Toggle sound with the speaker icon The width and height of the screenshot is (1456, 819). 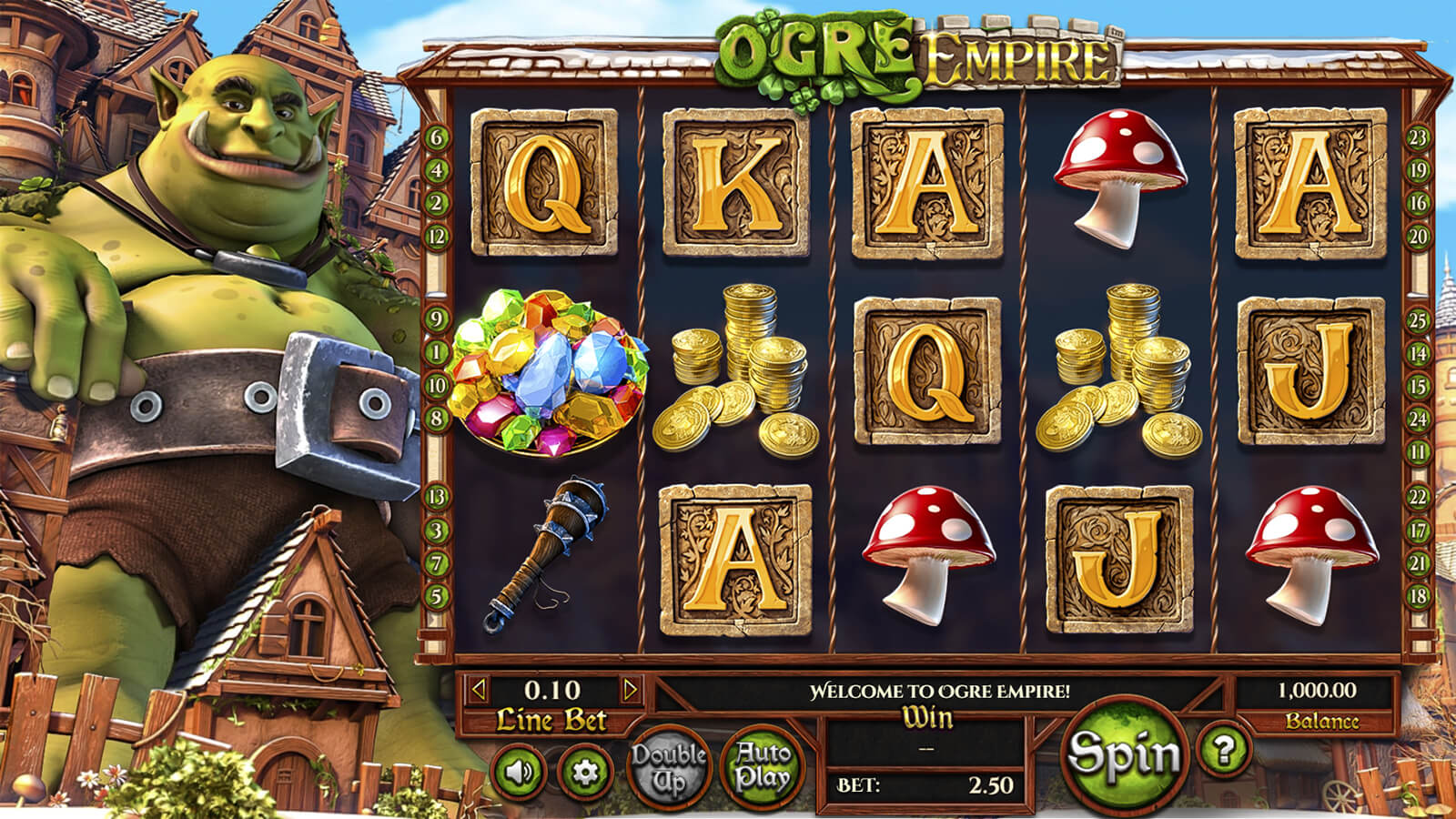click(x=519, y=773)
